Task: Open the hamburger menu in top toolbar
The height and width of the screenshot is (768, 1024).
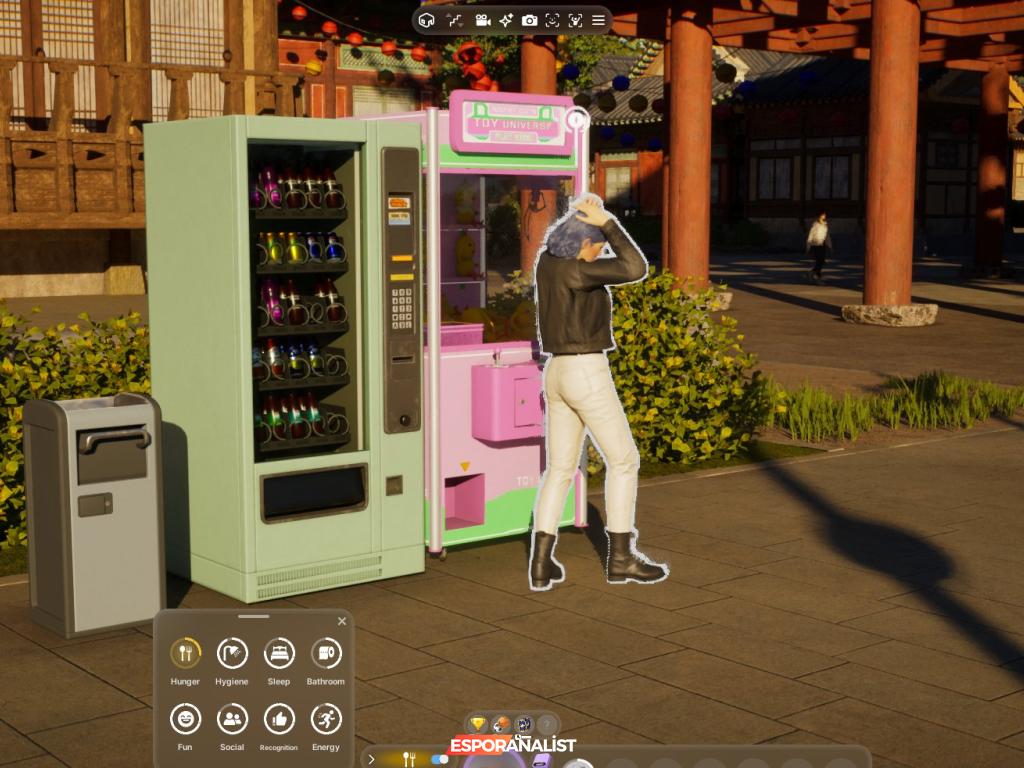Action: [599, 20]
